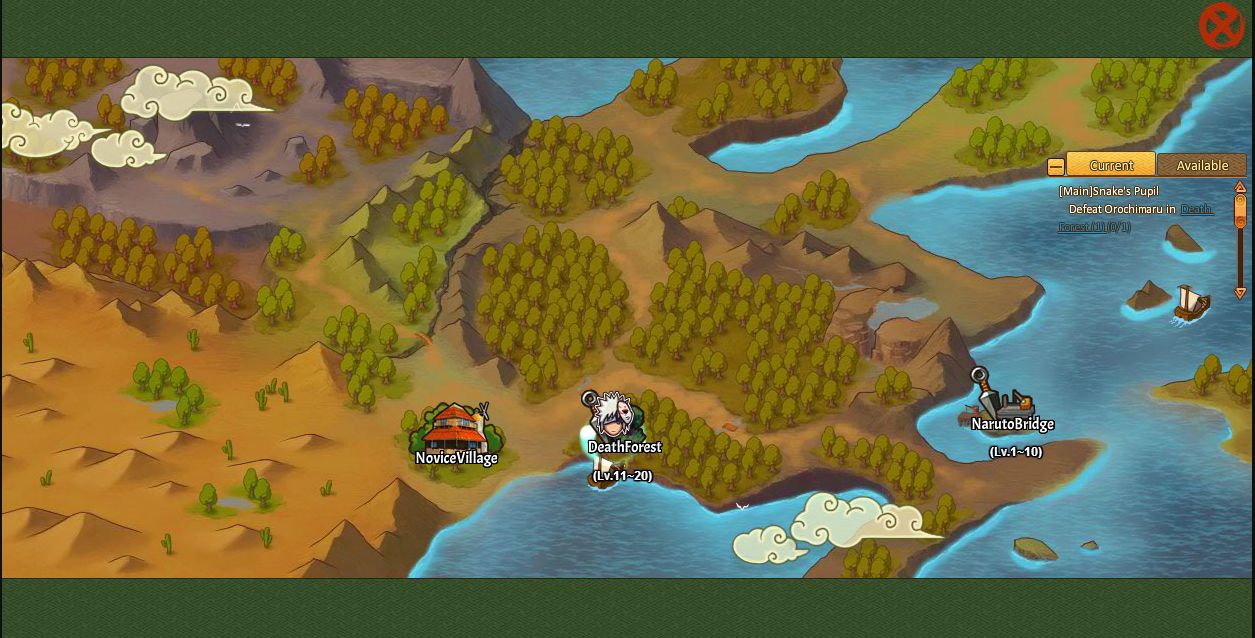Image resolution: width=1255 pixels, height=638 pixels.
Task: Enter the DeathForest map location
Action: click(612, 425)
